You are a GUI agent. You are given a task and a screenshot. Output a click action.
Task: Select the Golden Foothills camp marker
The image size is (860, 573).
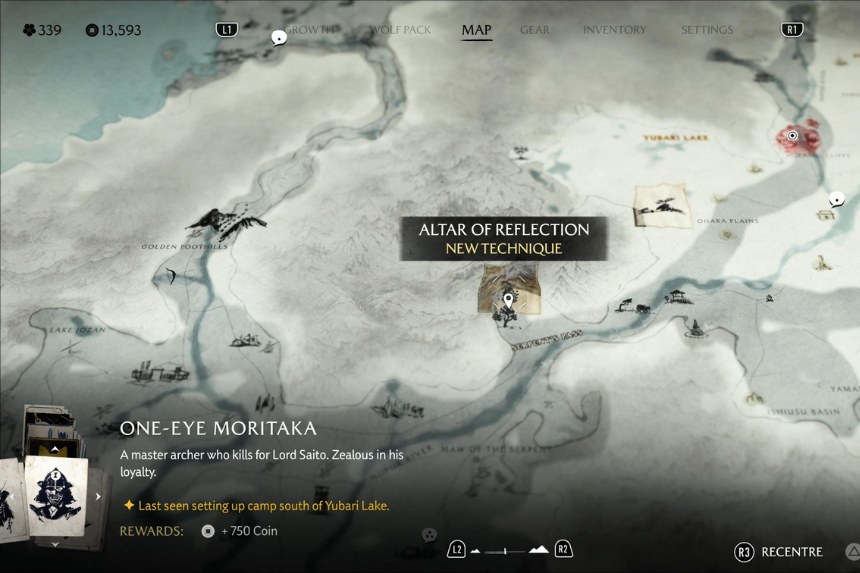225,222
